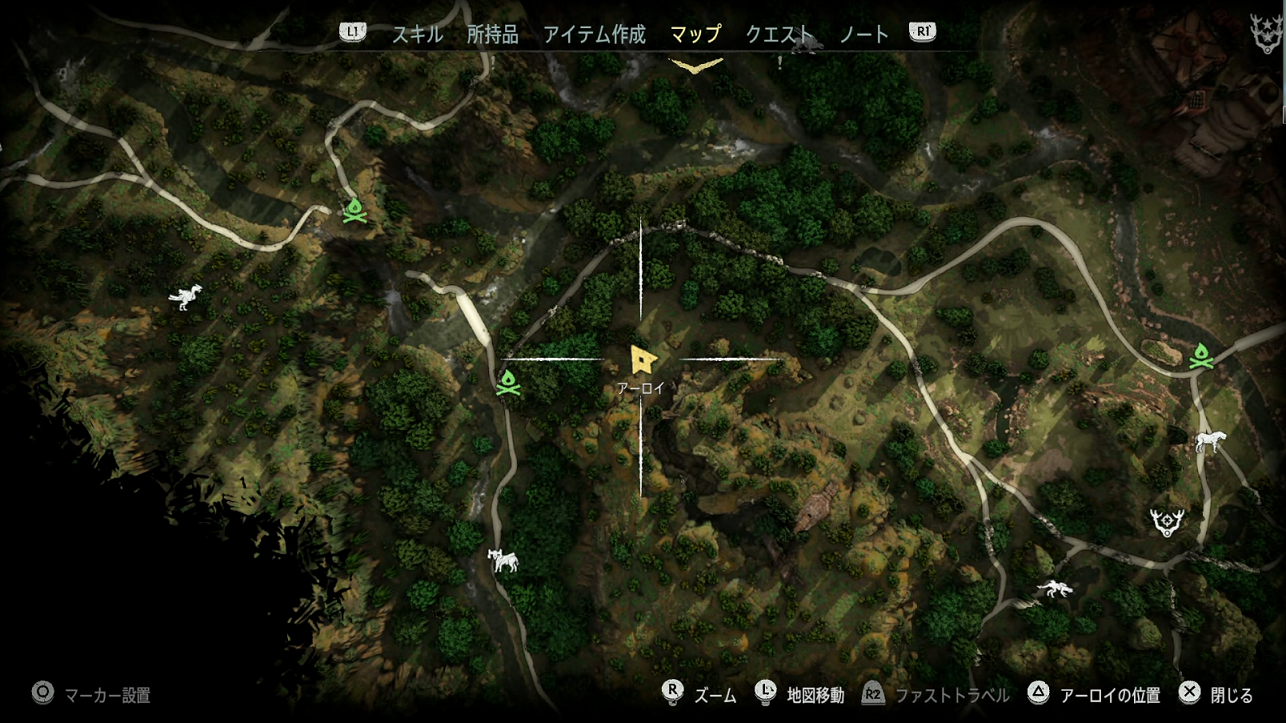Go to the アイテム作成 crafting tab
The height and width of the screenshot is (723, 1286).
[594, 34]
